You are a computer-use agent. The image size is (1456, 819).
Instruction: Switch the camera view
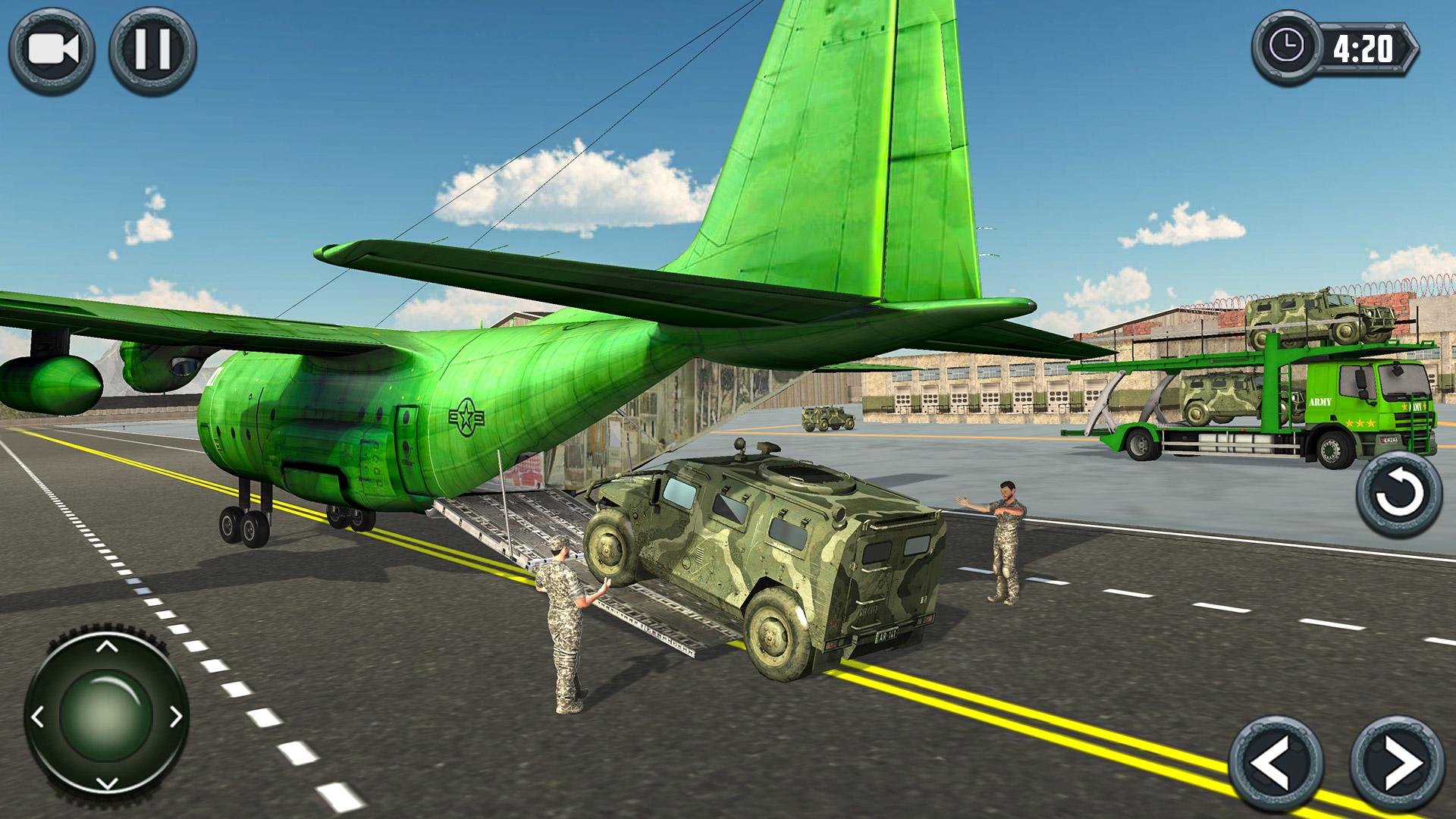pos(52,51)
